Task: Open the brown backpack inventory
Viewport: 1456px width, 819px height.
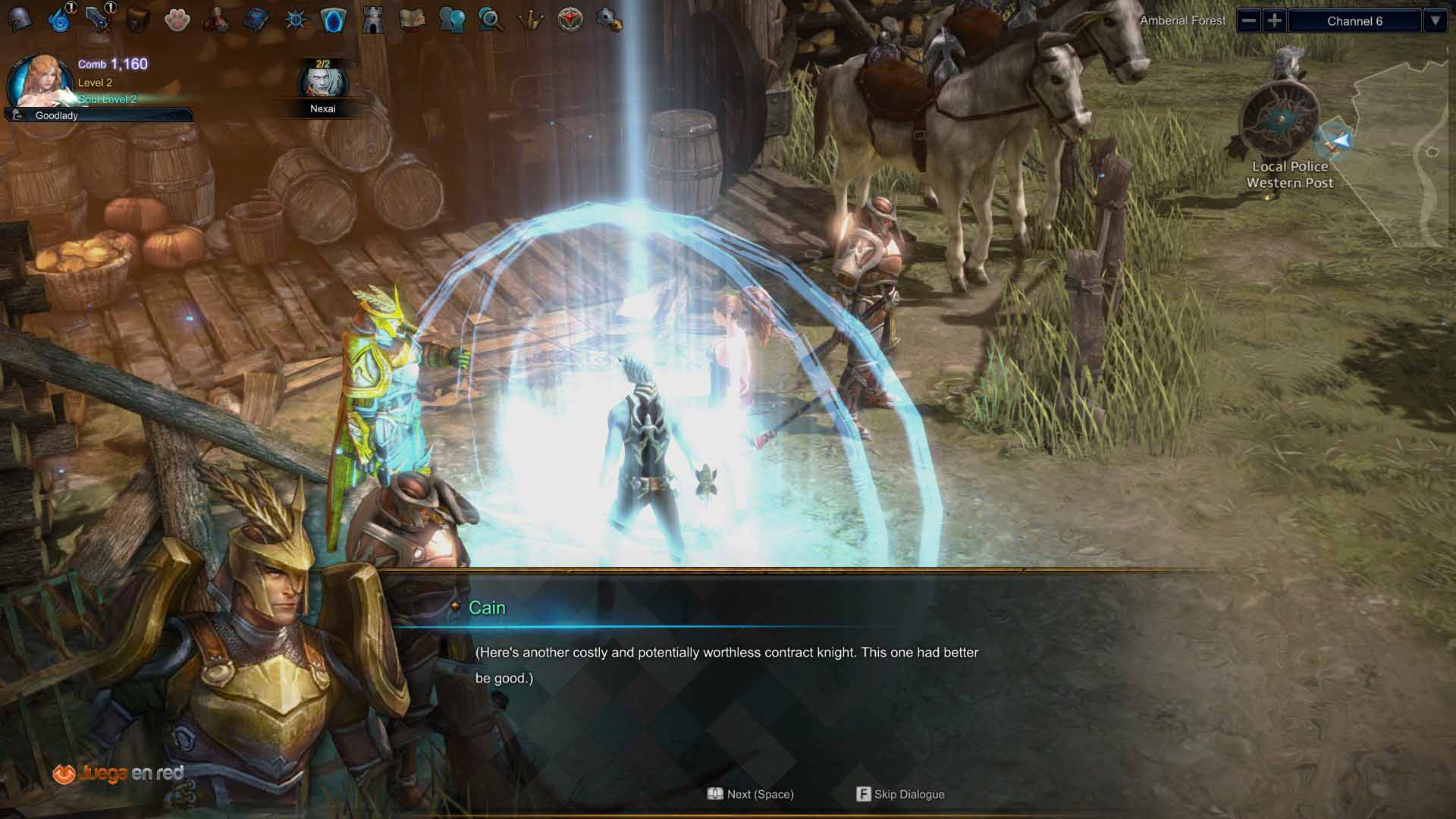Action: tap(138, 20)
